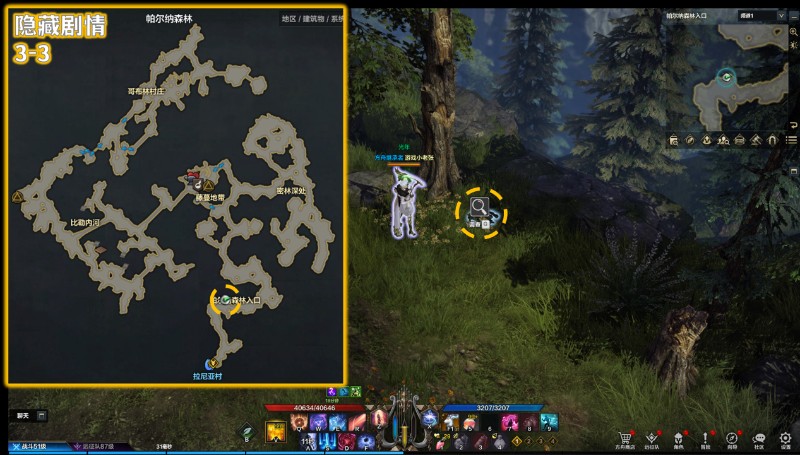Collapse the 聊天 chat window toggle
Screen dimensions: 800x455
click(x=42, y=415)
